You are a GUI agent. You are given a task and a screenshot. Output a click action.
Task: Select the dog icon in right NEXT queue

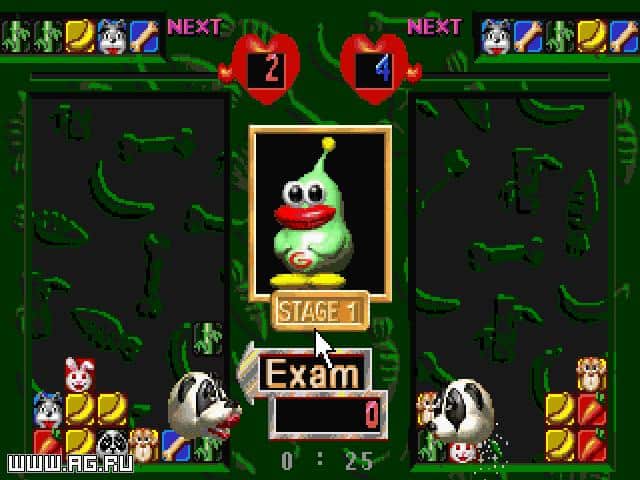(x=496, y=37)
